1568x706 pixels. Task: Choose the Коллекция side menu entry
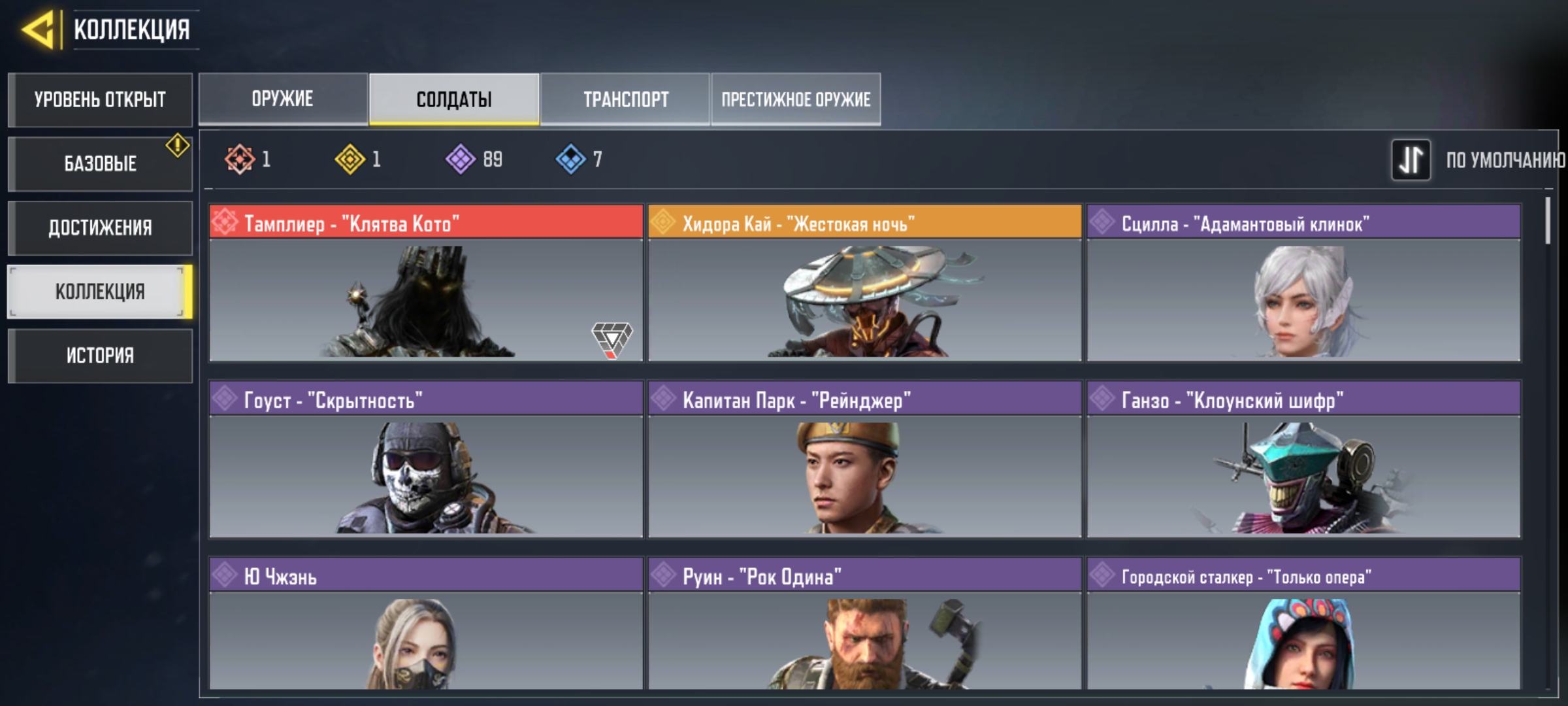point(100,292)
